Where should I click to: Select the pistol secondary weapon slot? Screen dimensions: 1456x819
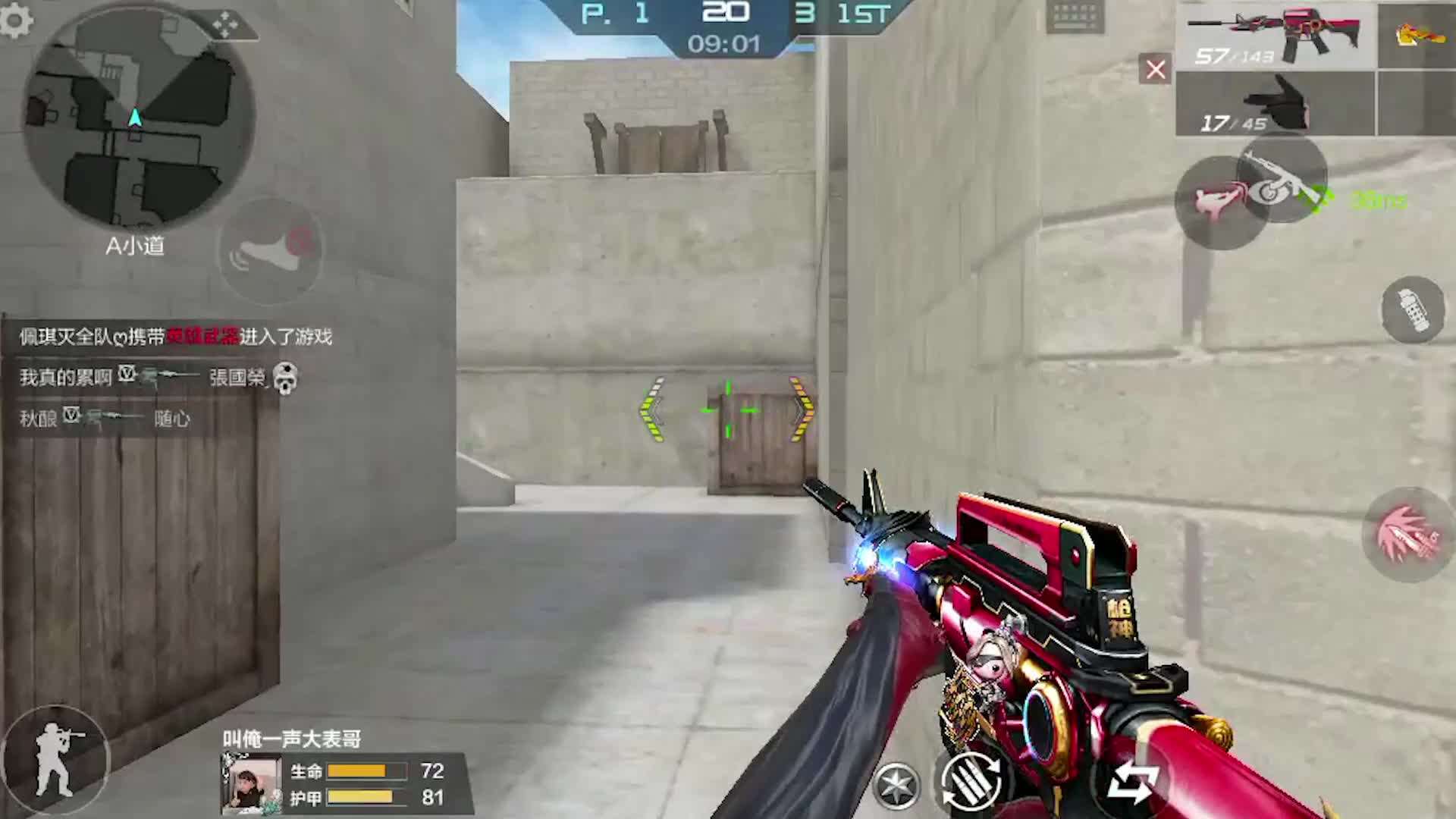pos(1274,103)
